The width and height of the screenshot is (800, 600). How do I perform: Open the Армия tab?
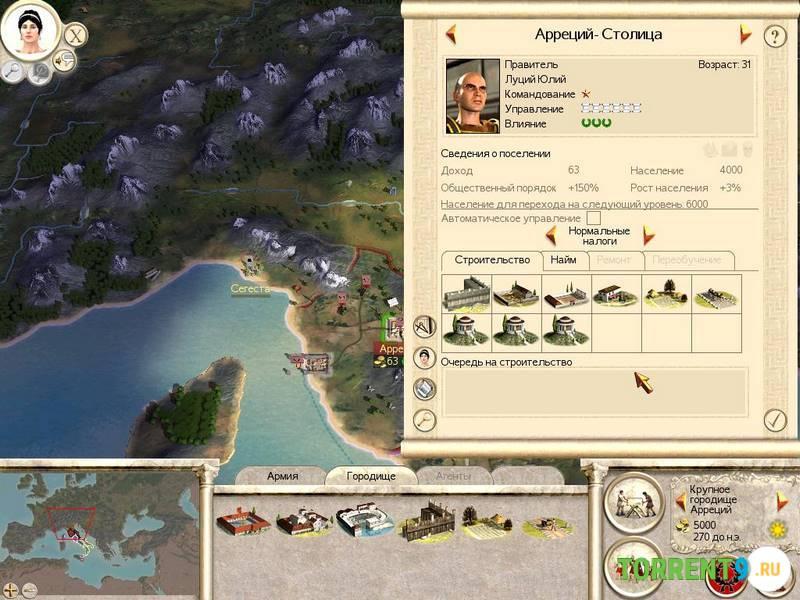(x=282, y=476)
